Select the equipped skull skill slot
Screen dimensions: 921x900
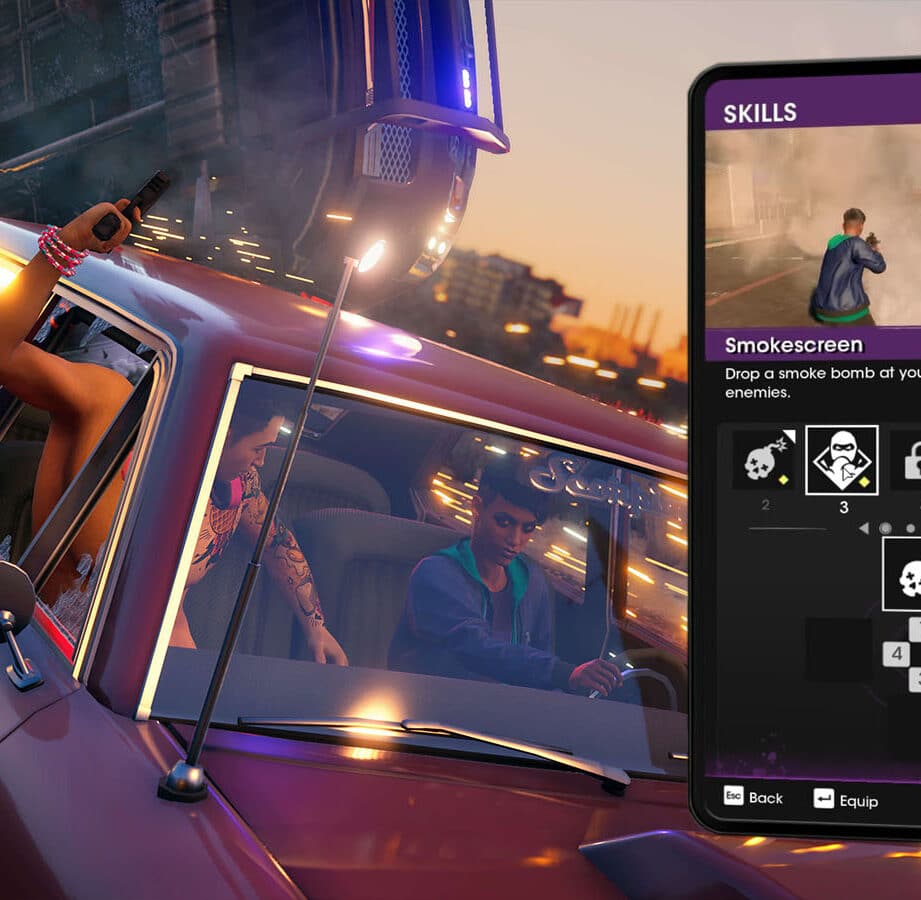click(x=905, y=574)
